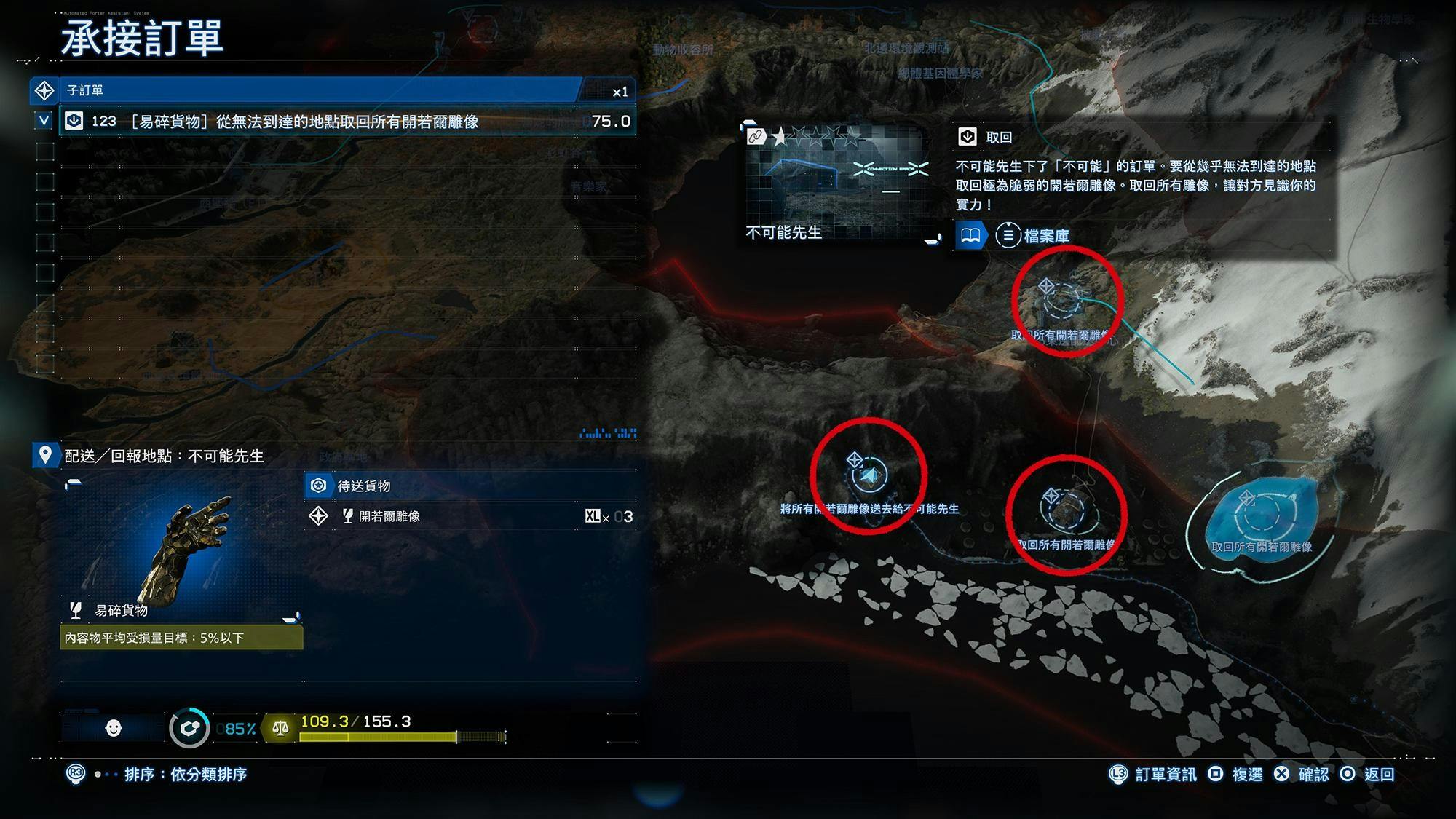The height and width of the screenshot is (819, 1456).
Task: Select the northern statue retrieval map marker
Action: (x=1062, y=300)
